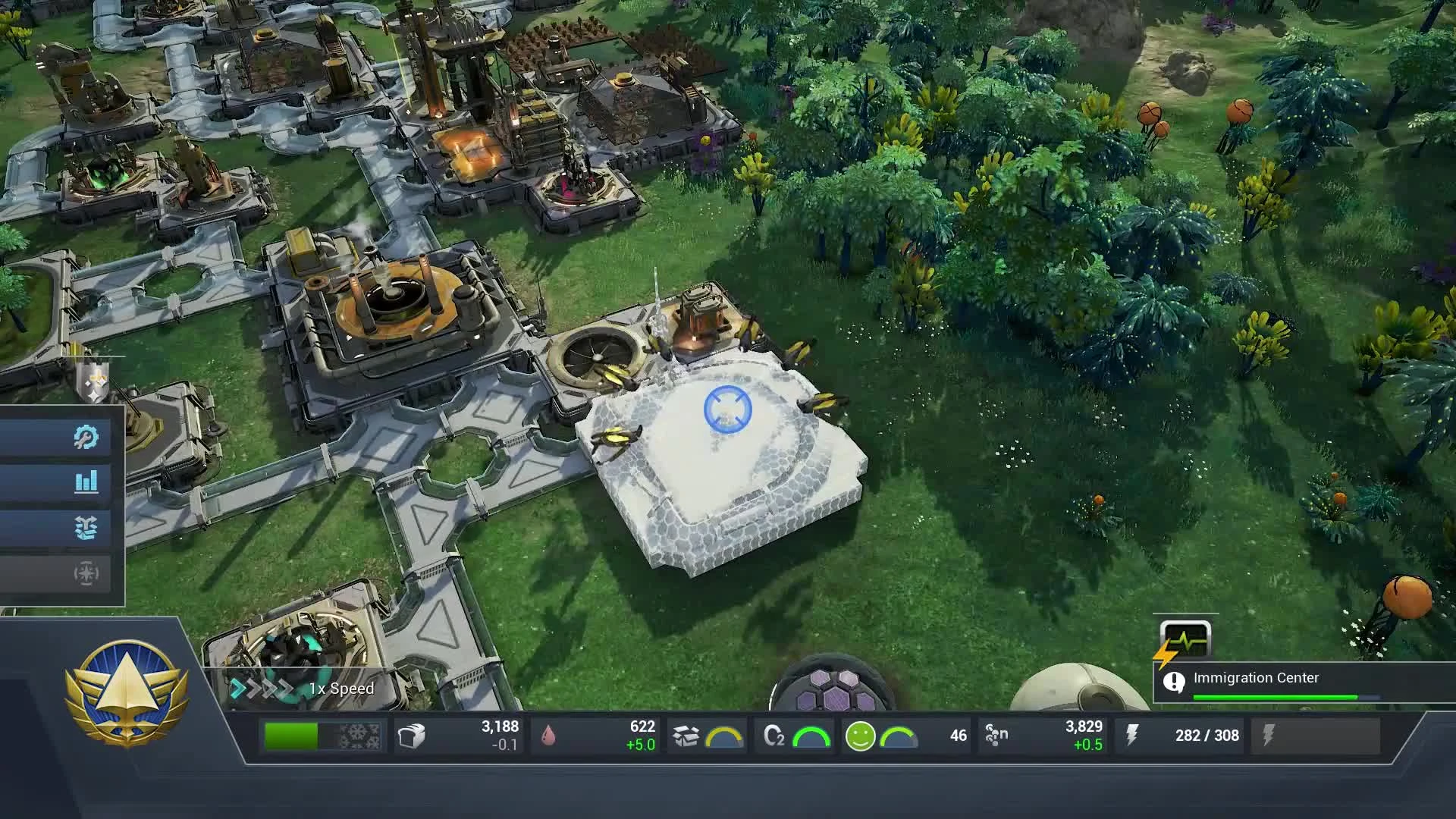Open the colony statistics bar chart panel
The width and height of the screenshot is (1456, 819).
[87, 481]
